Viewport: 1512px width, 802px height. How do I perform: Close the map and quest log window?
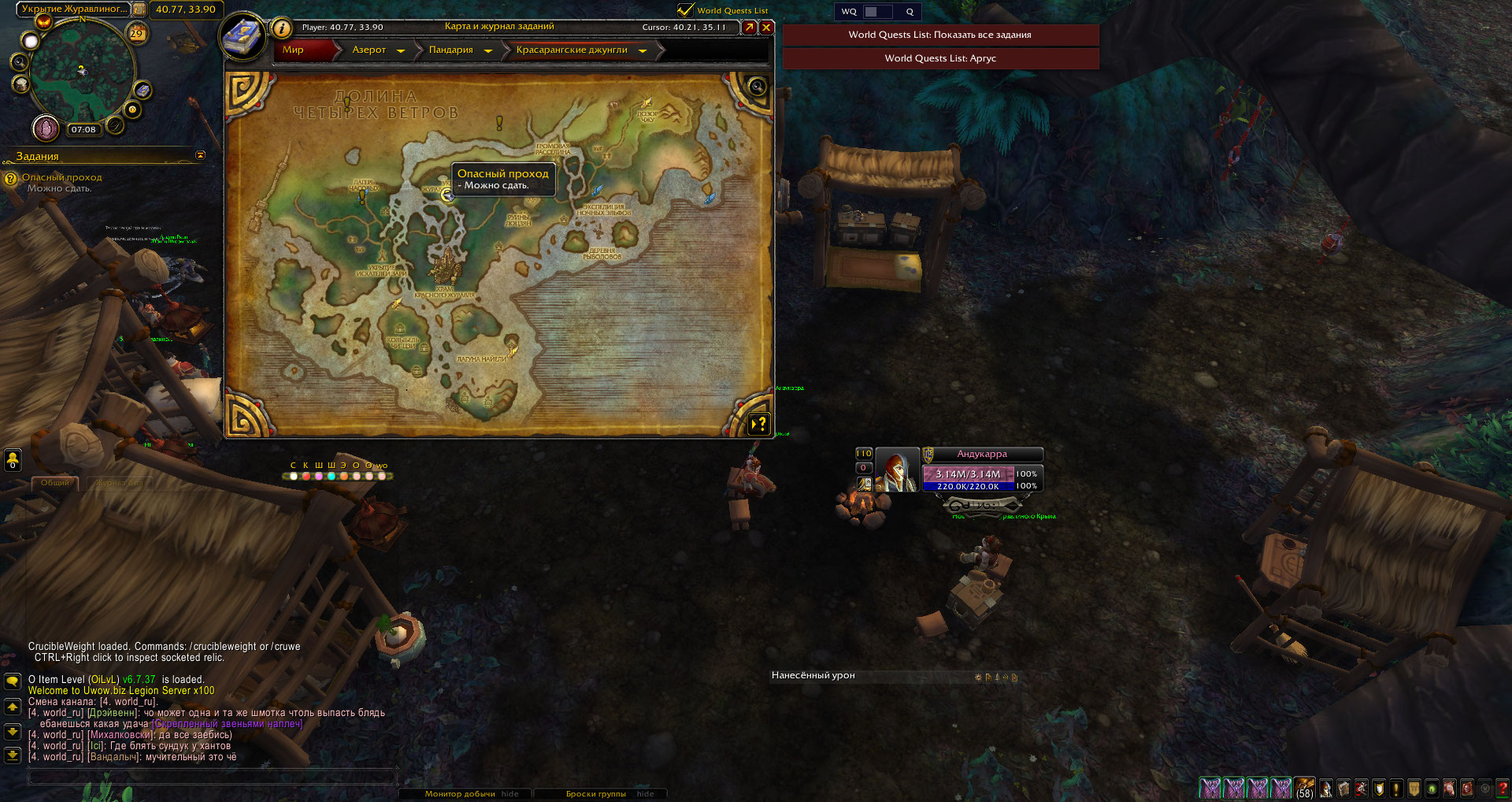coord(765,28)
